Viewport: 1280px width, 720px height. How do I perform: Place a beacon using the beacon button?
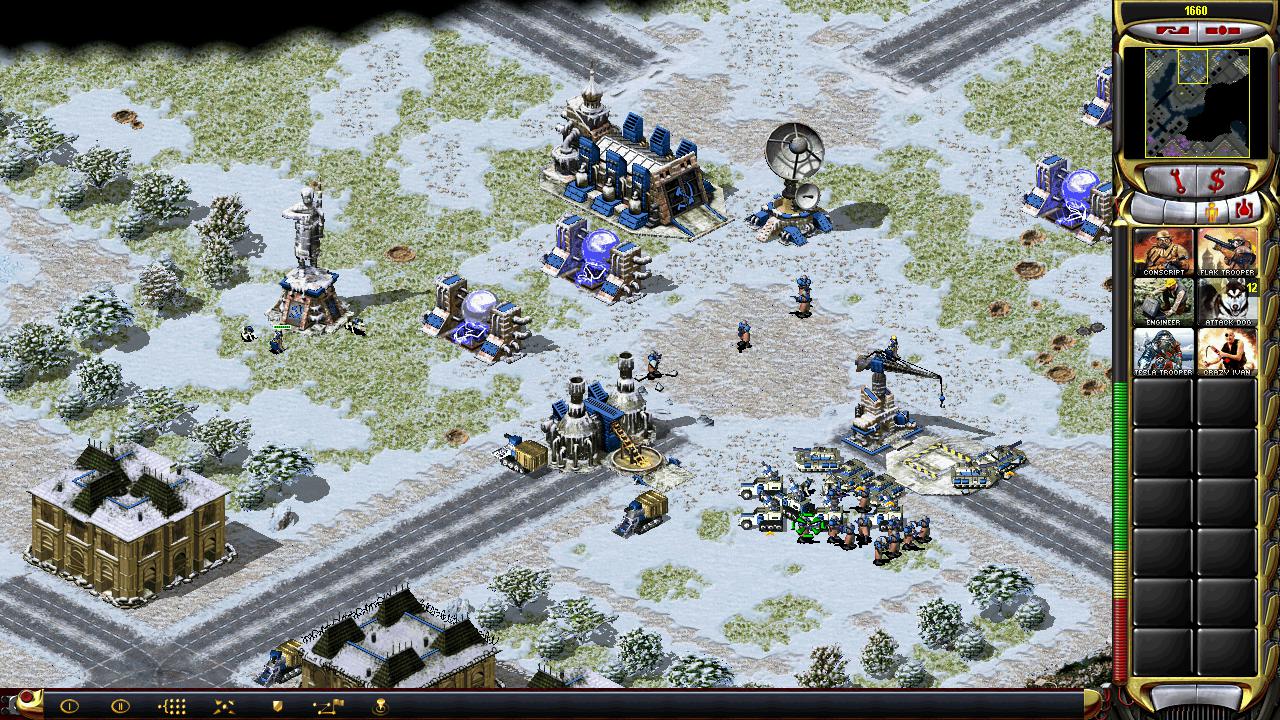pos(381,706)
